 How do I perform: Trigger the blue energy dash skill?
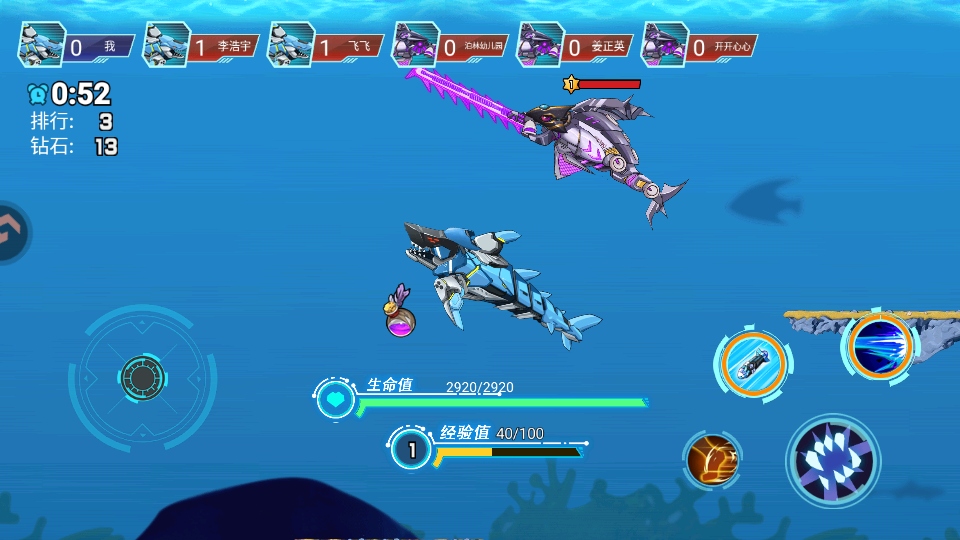click(880, 347)
